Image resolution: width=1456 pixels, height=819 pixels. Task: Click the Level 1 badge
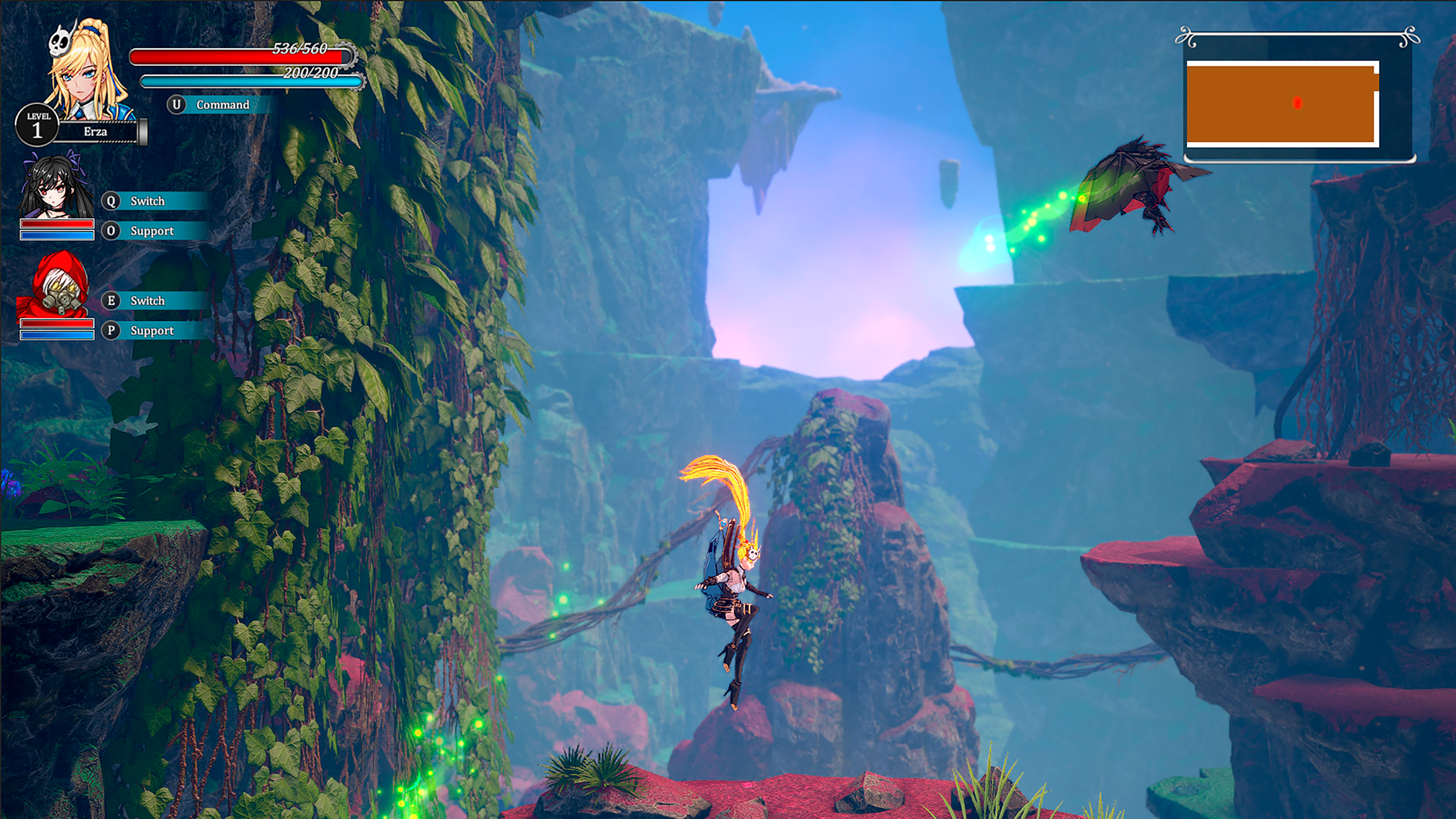click(37, 125)
